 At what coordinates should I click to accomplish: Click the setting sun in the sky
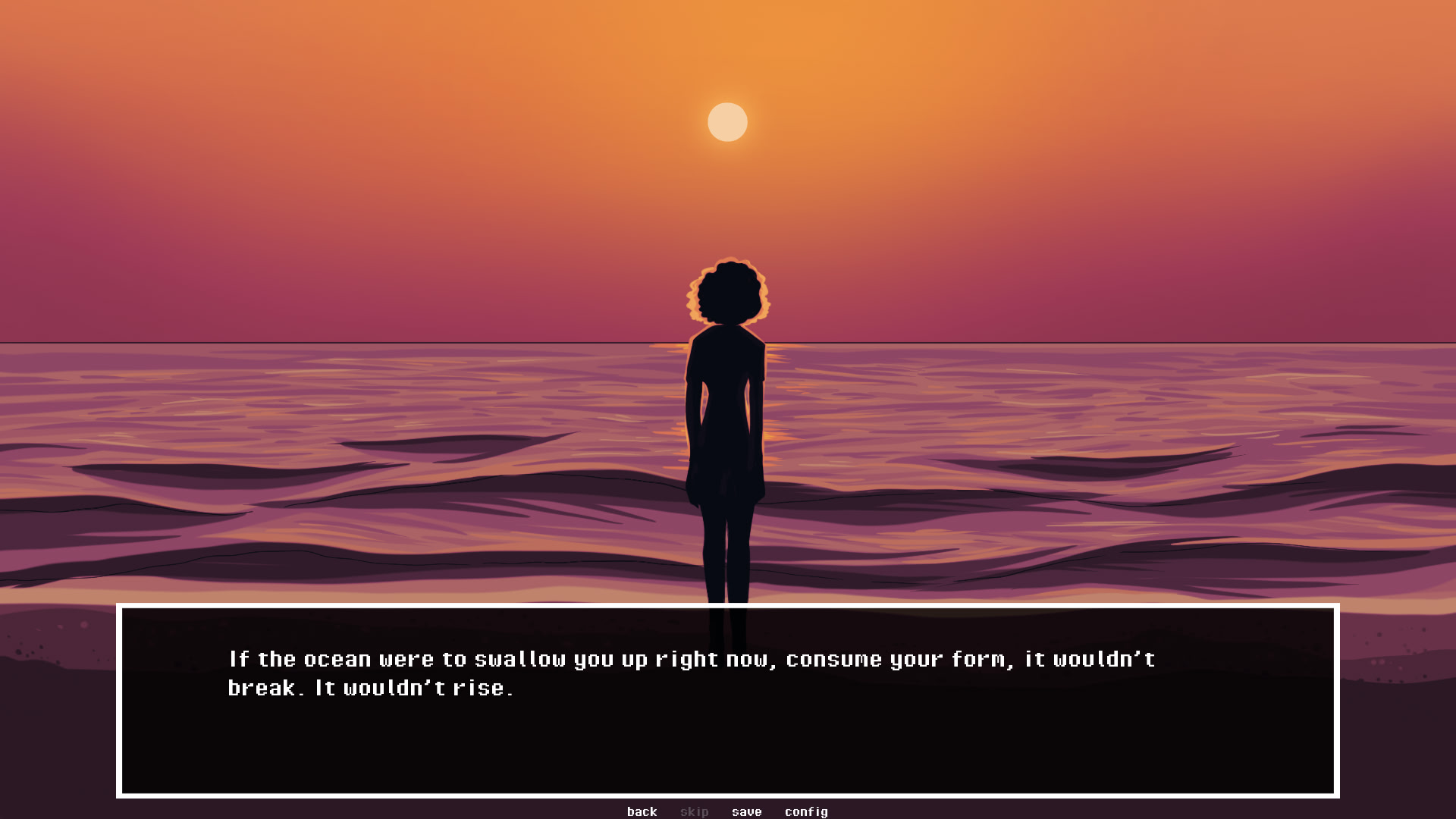[x=727, y=123]
